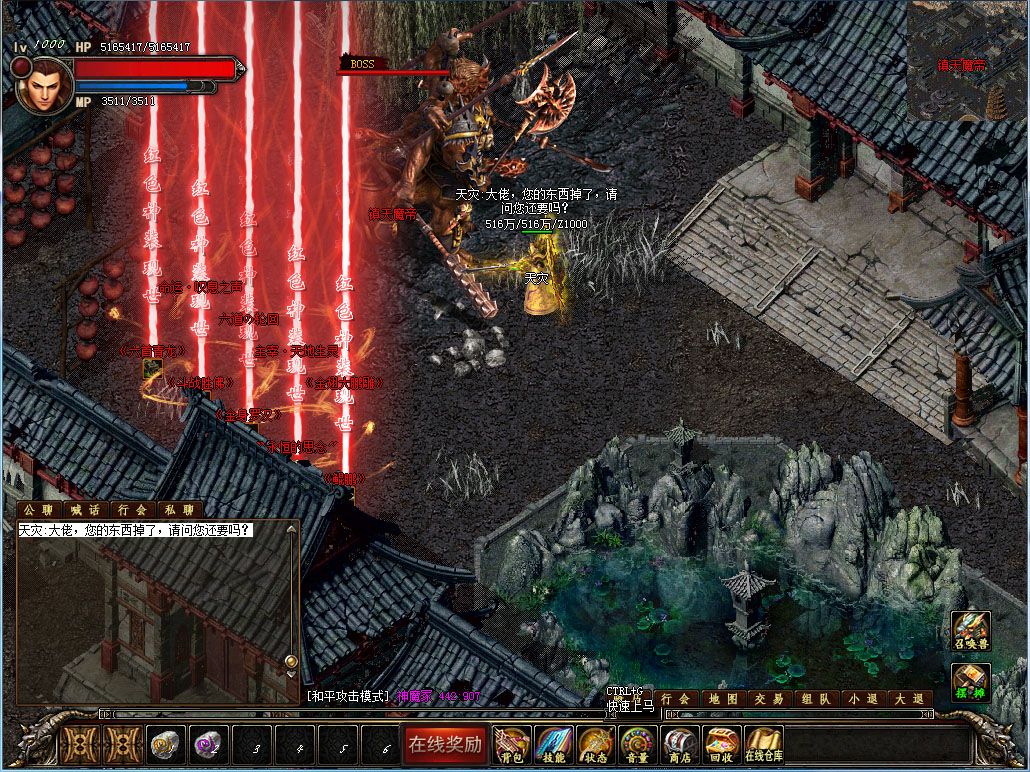Show the 状态 character status
This screenshot has width=1030, height=772.
coord(595,744)
